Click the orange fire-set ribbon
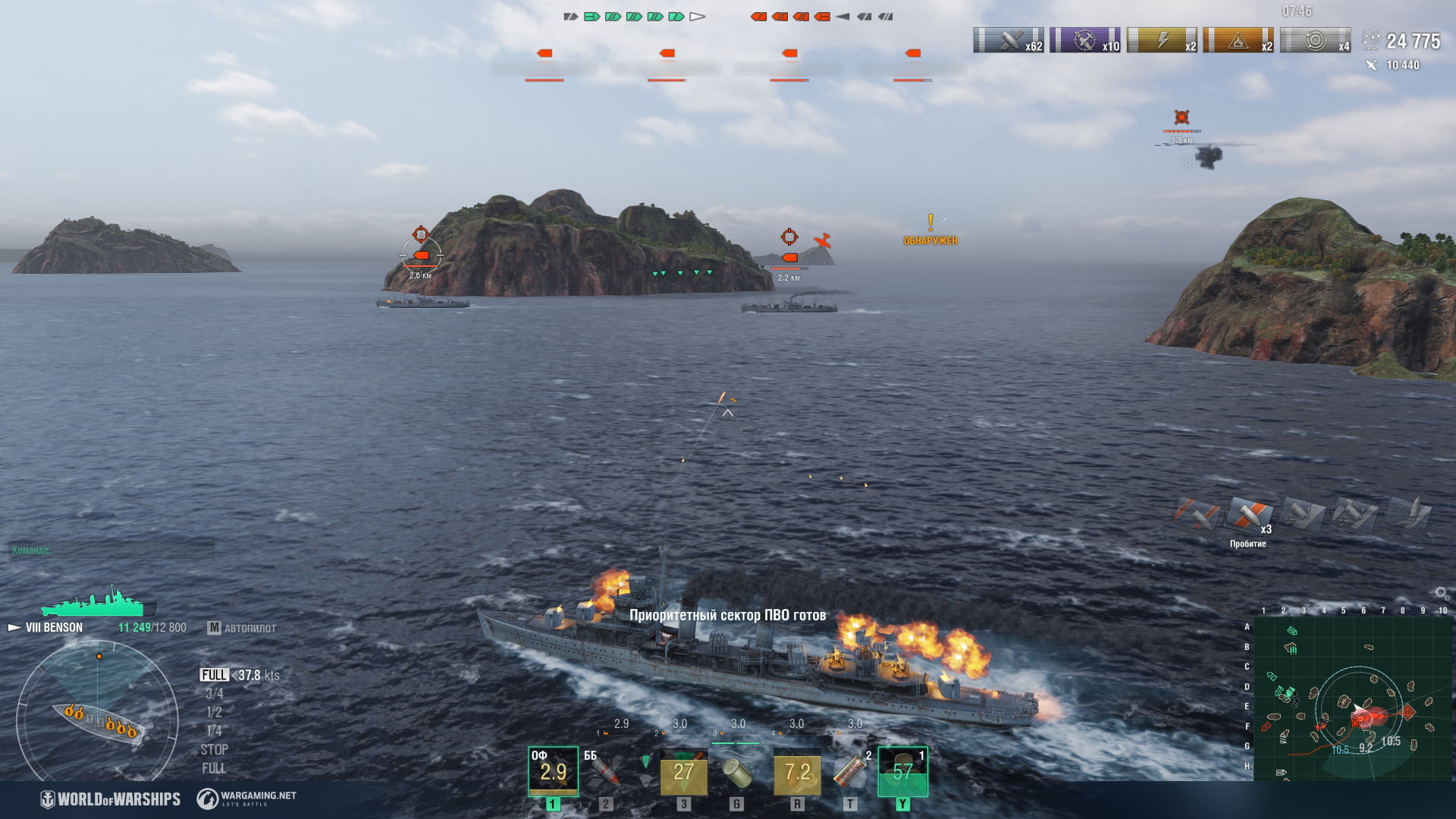The image size is (1456, 819). (x=1238, y=40)
